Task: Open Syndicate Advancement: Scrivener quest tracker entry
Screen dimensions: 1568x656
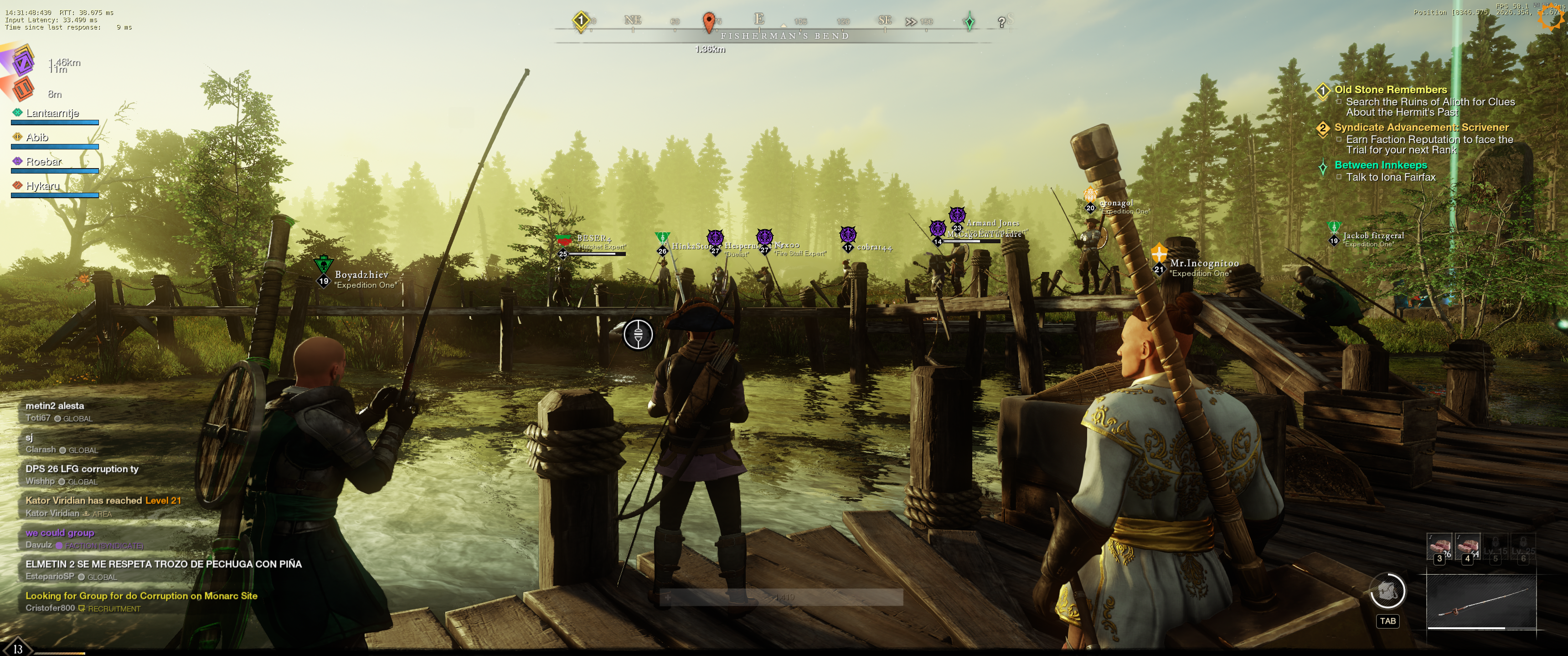Action: coord(1421,127)
